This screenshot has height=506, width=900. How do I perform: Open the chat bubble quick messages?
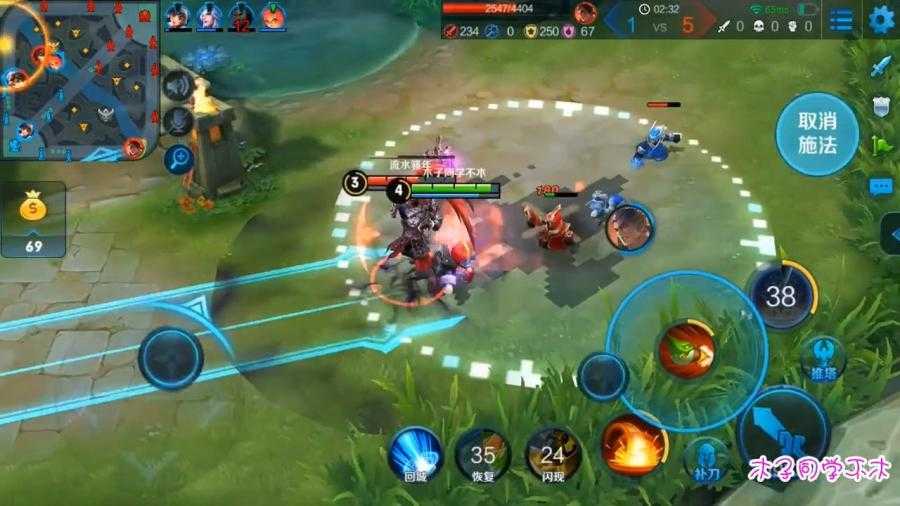click(881, 186)
